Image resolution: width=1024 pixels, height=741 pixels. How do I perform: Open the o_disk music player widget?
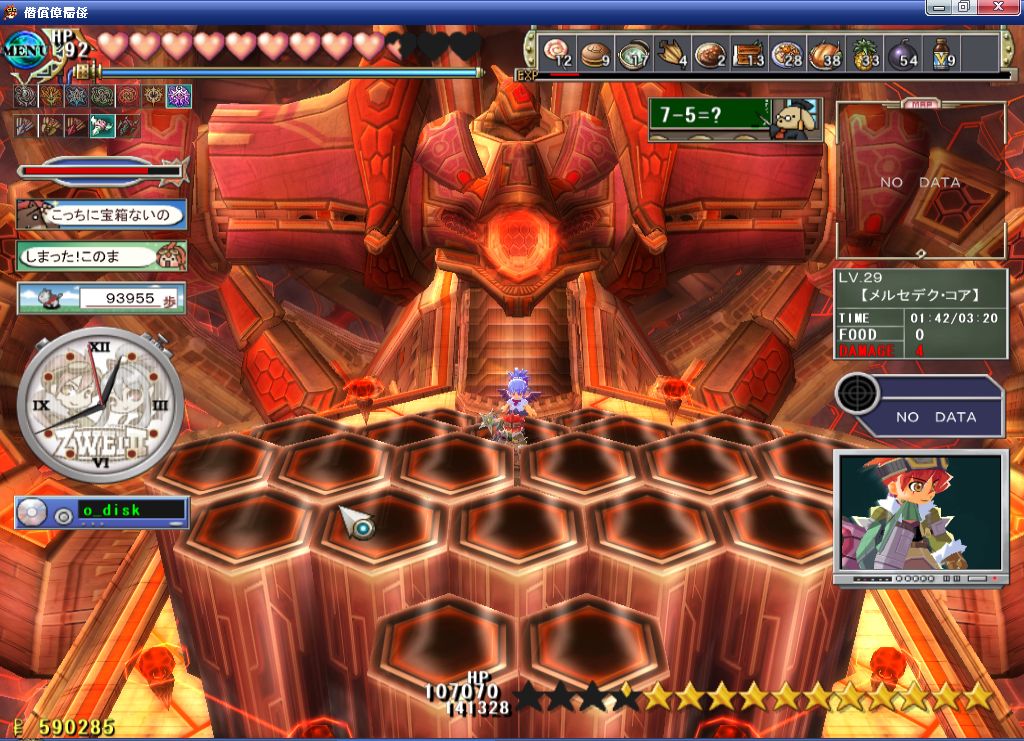coord(101,511)
